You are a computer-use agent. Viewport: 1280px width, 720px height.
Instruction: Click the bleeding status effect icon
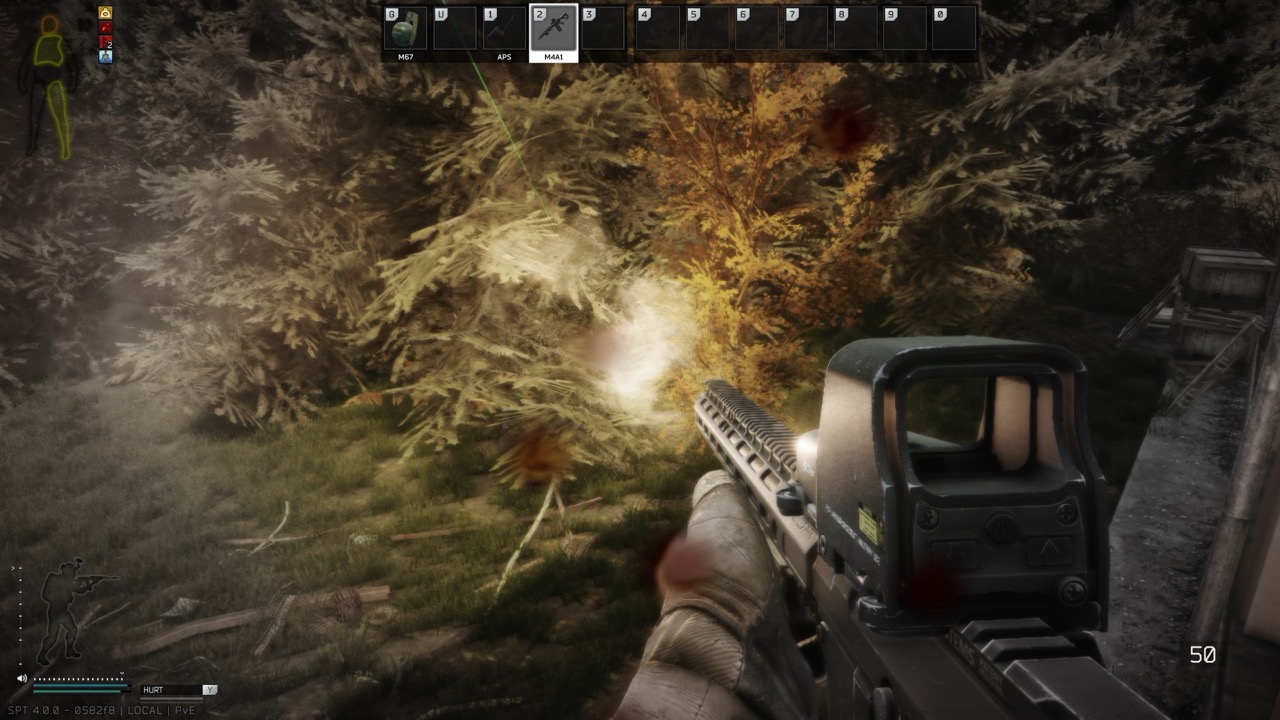[x=105, y=28]
